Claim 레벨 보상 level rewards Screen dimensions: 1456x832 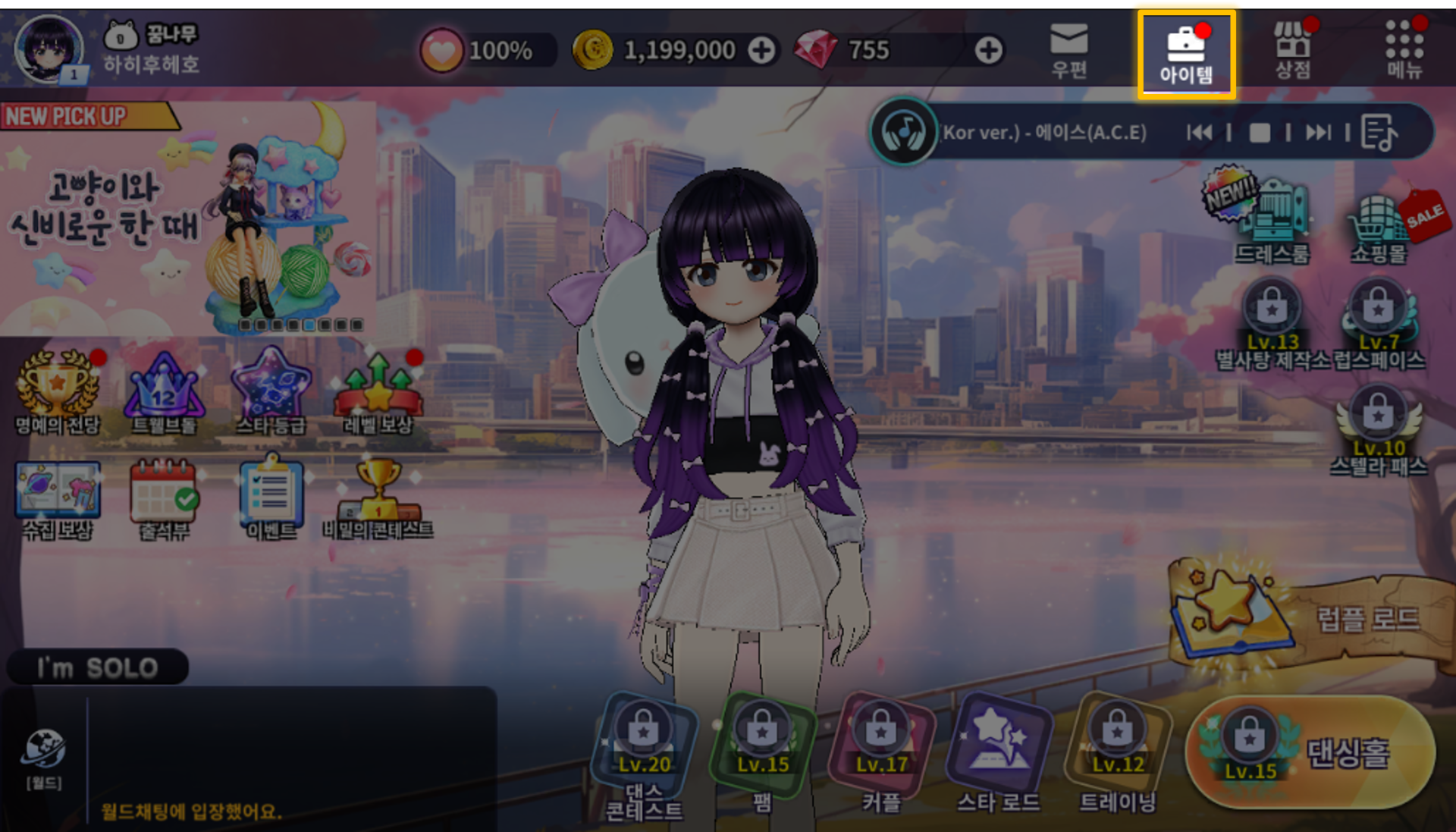click(x=378, y=392)
